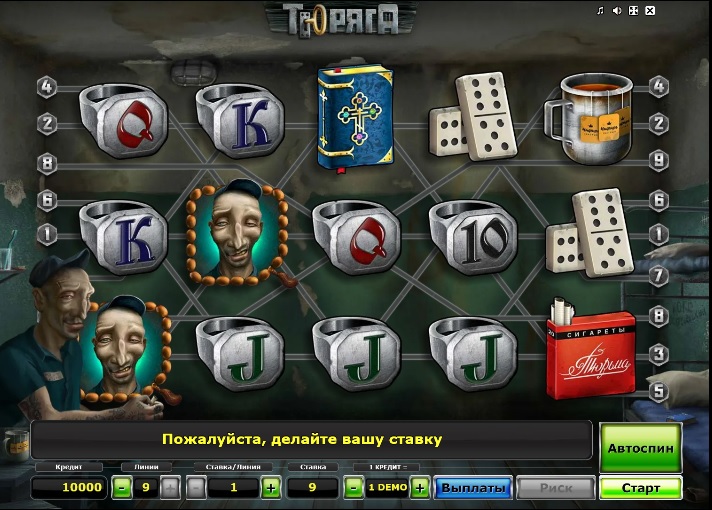Image resolution: width=712 pixels, height=510 pixels.
Task: Select payline number 9 marker
Action: point(658,158)
